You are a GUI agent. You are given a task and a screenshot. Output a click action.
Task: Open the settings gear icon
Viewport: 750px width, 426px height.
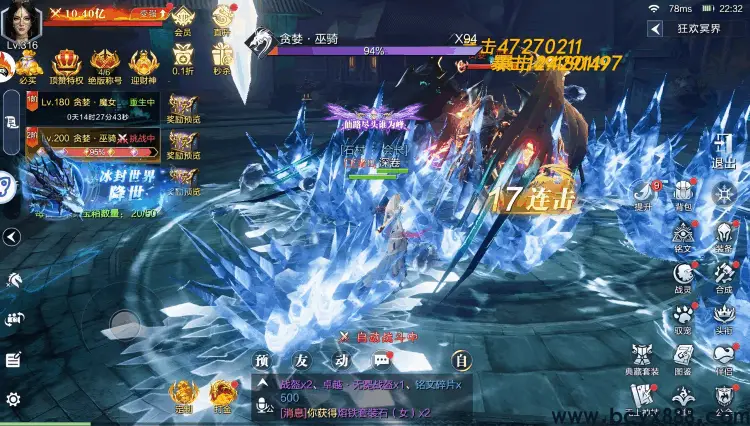[13, 400]
